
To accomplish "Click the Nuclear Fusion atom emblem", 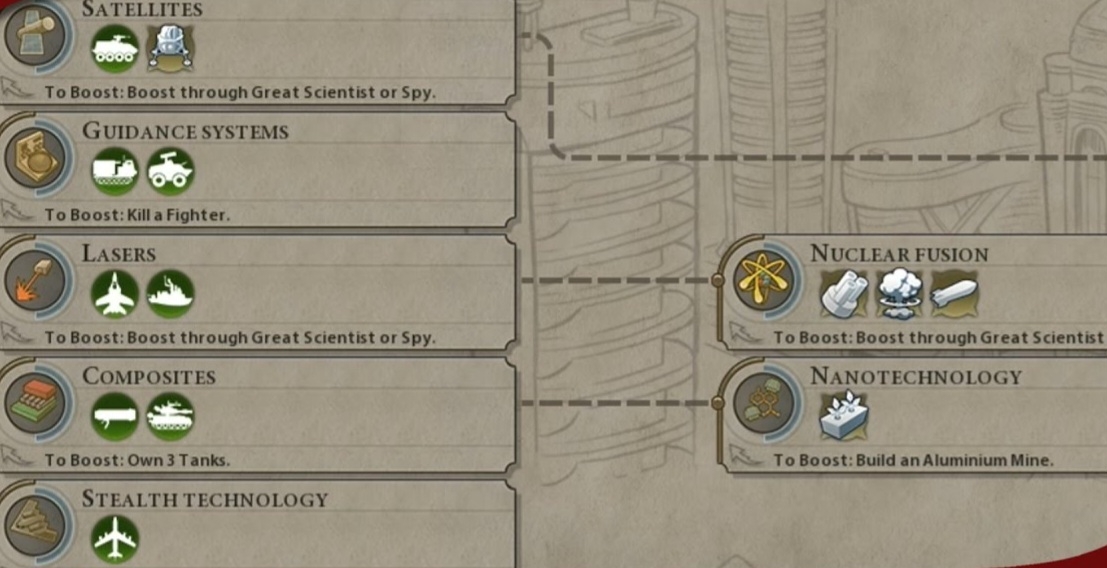I will (x=763, y=283).
